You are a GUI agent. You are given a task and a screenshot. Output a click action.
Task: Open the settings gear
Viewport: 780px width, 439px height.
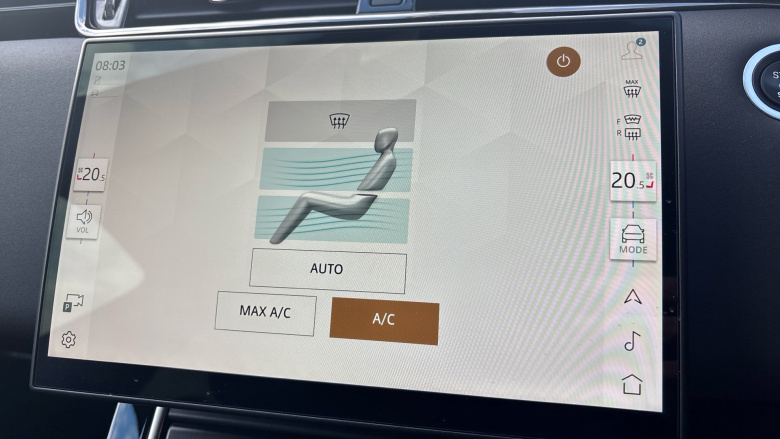tap(68, 340)
